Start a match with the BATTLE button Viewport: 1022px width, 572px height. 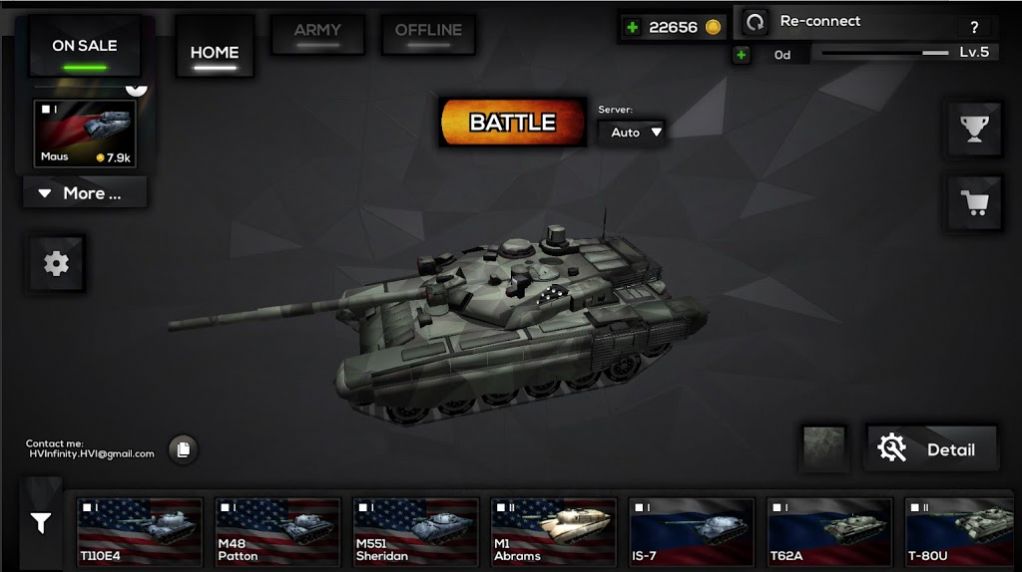(512, 123)
